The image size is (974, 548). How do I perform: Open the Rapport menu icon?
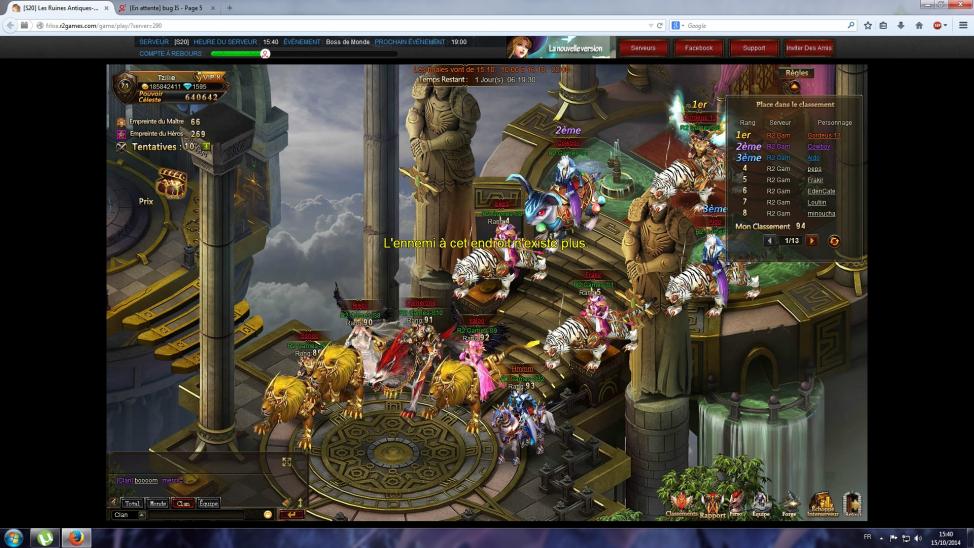[712, 503]
